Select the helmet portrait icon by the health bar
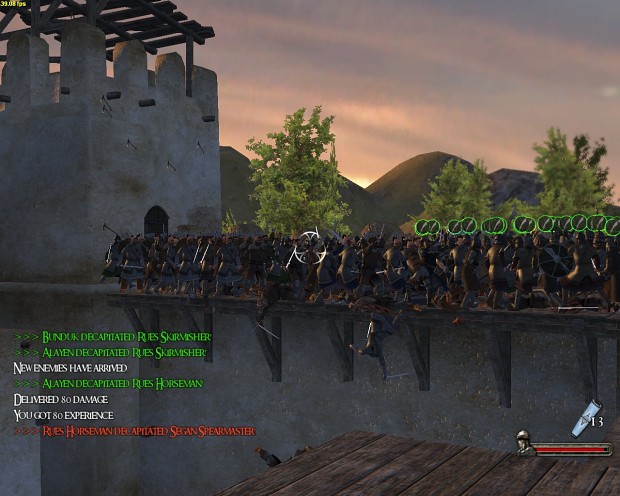 [523, 443]
